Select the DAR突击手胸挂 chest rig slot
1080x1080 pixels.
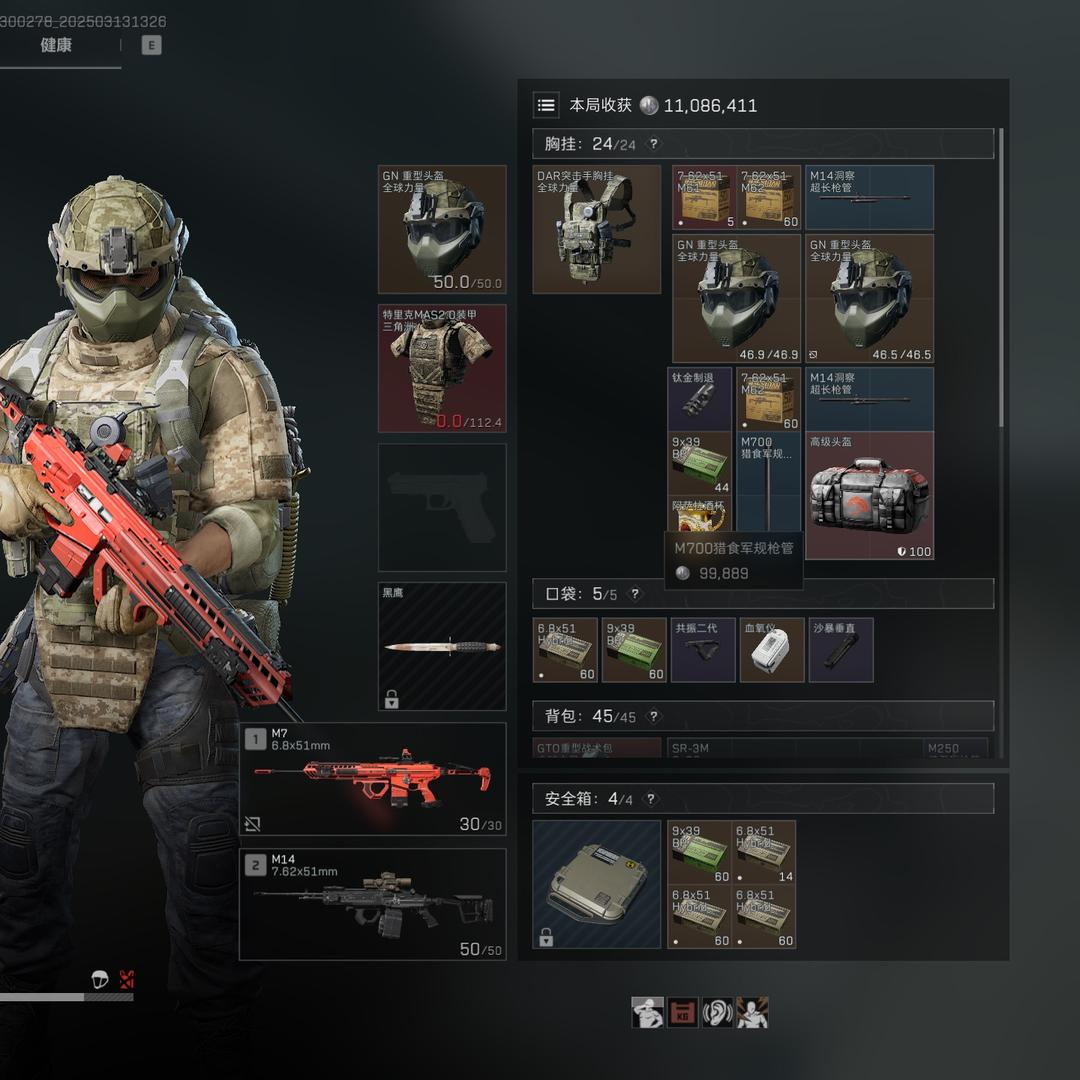coord(597,229)
